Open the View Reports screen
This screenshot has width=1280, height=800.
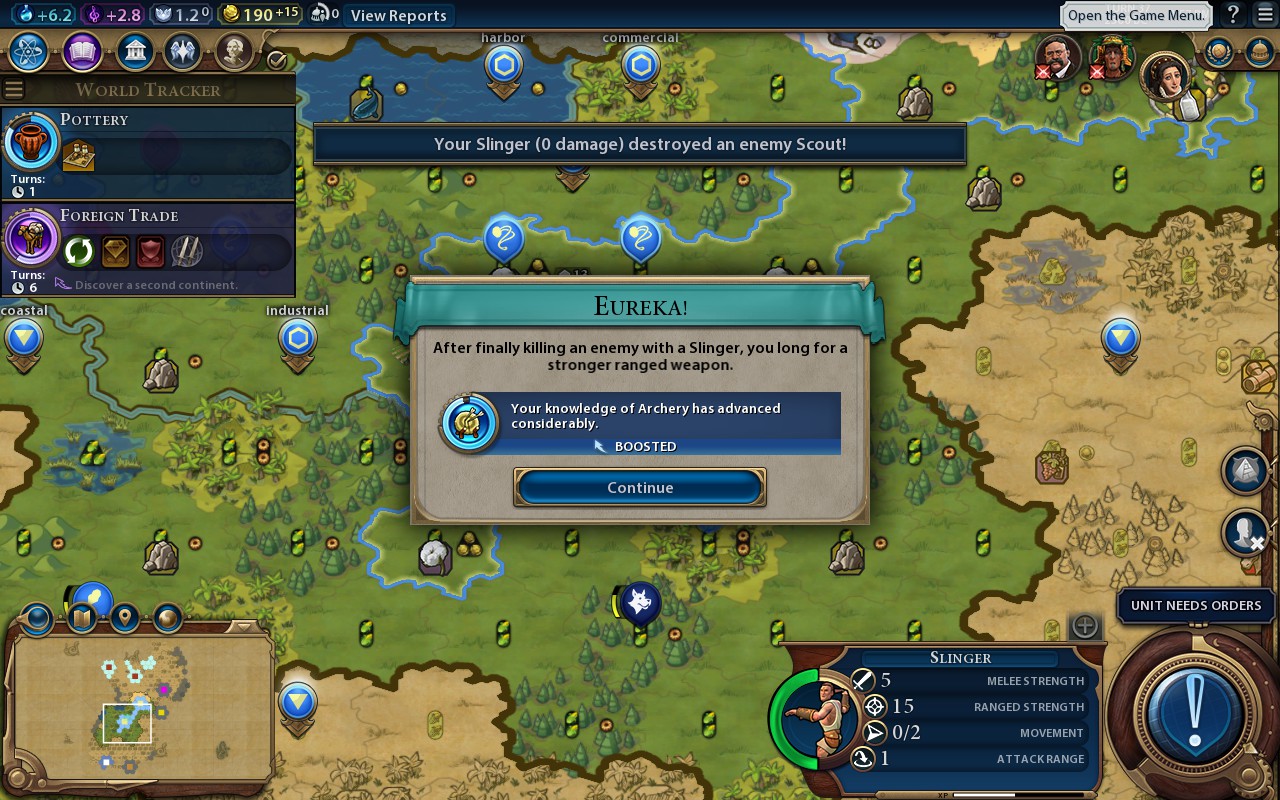point(398,15)
